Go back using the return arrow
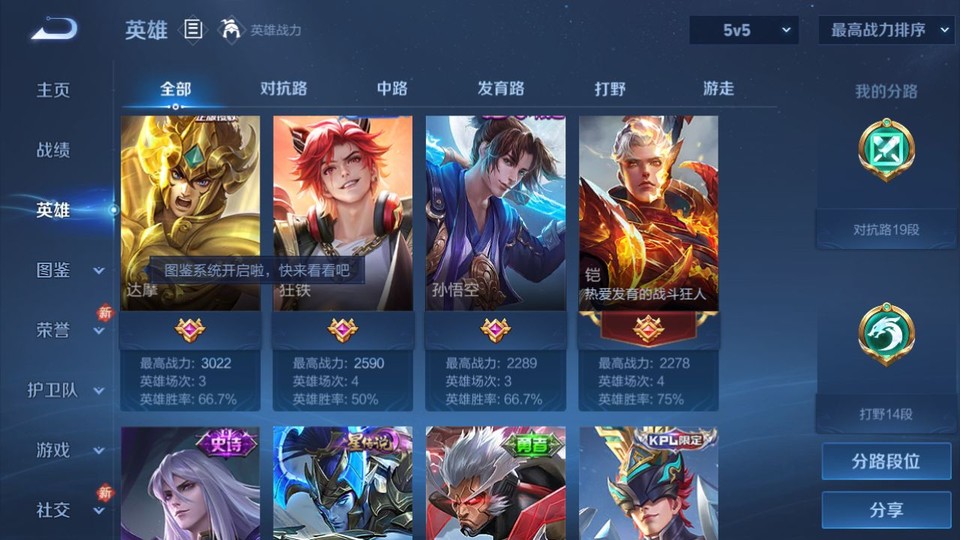The width and height of the screenshot is (960, 540). coord(54,30)
